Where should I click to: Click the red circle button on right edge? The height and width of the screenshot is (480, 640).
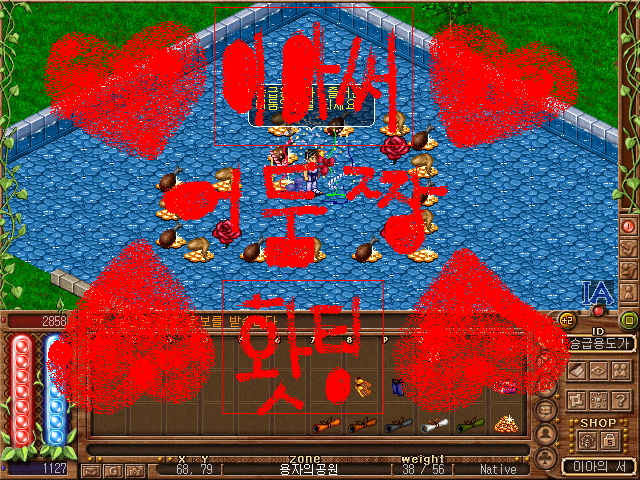coord(629,226)
